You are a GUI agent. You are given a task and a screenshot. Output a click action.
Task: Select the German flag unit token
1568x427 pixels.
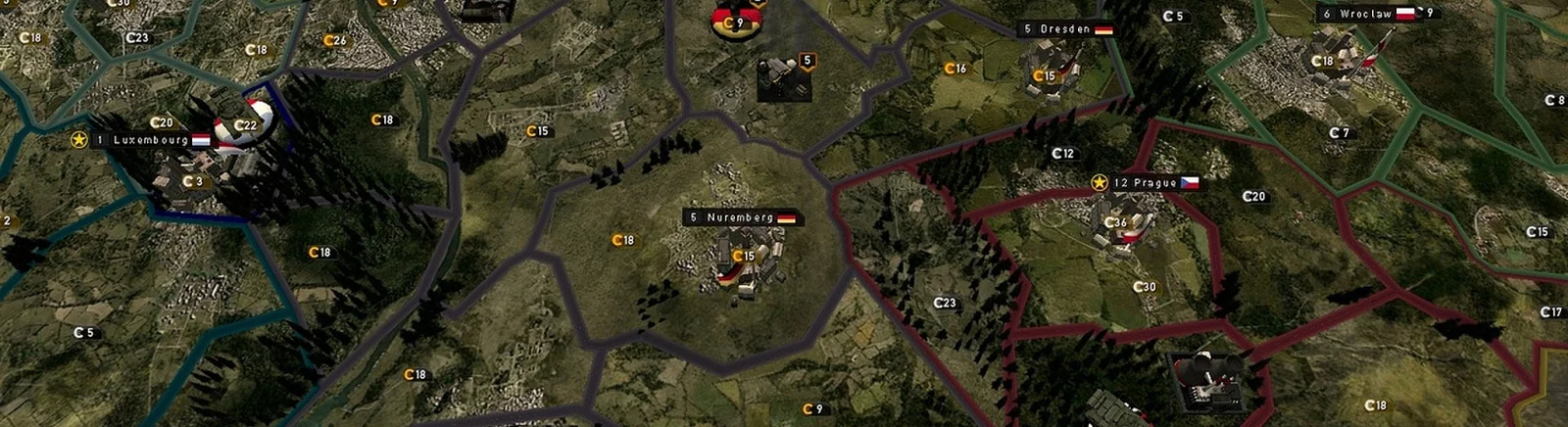732,22
